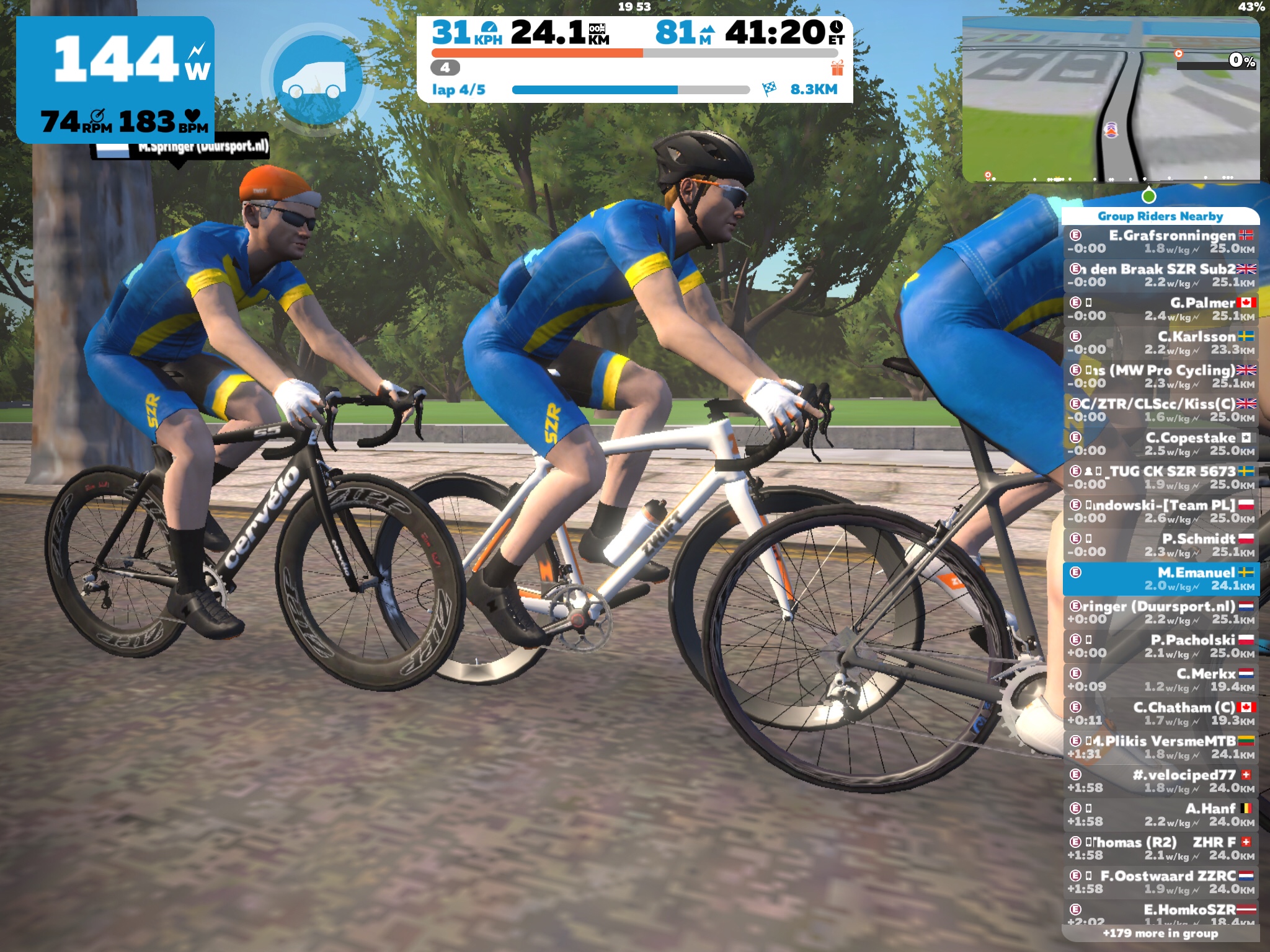Screen dimensions: 1270x952
Task: Click the highlighted M.Emanuel rider row
Action: pyautogui.click(x=1161, y=579)
